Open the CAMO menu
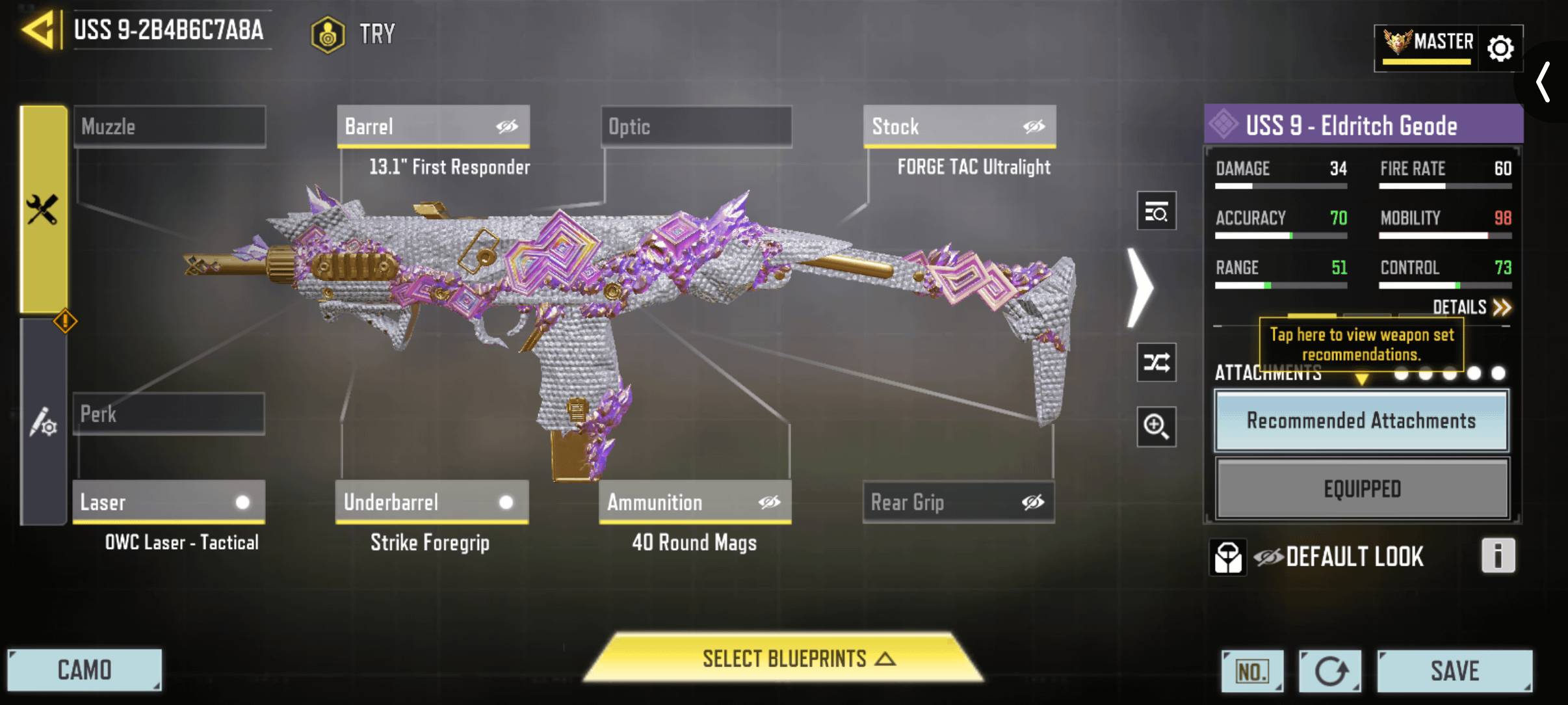The height and width of the screenshot is (705, 1568). pos(85,670)
